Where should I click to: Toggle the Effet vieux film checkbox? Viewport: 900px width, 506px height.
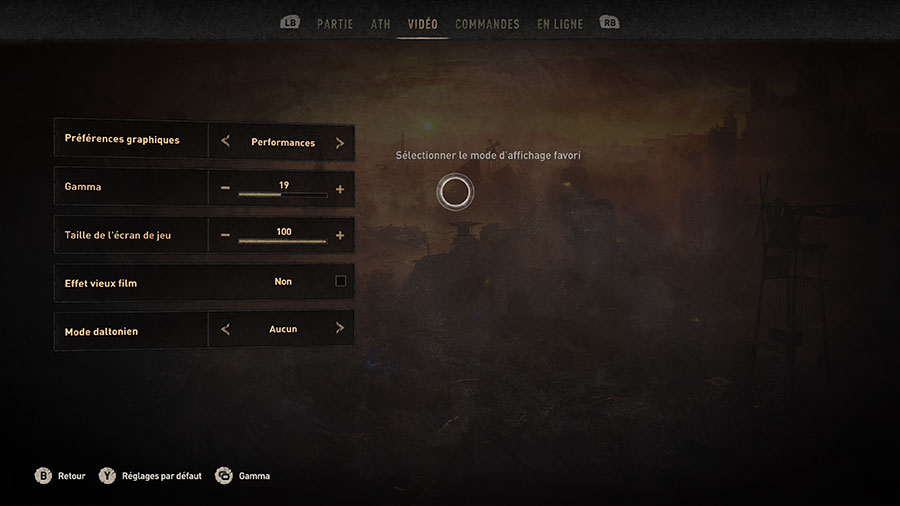tap(340, 282)
